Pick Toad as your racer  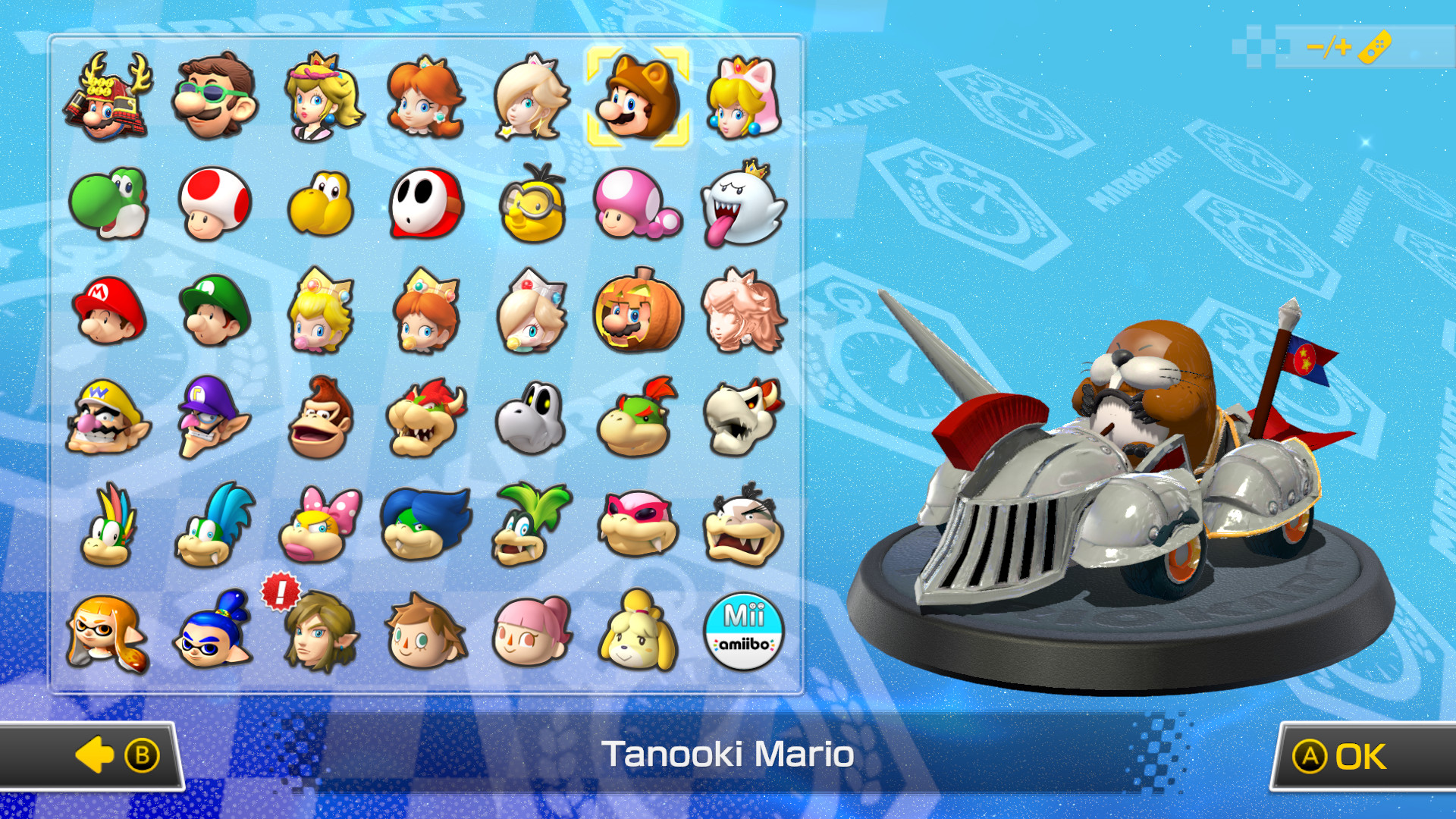click(x=215, y=204)
